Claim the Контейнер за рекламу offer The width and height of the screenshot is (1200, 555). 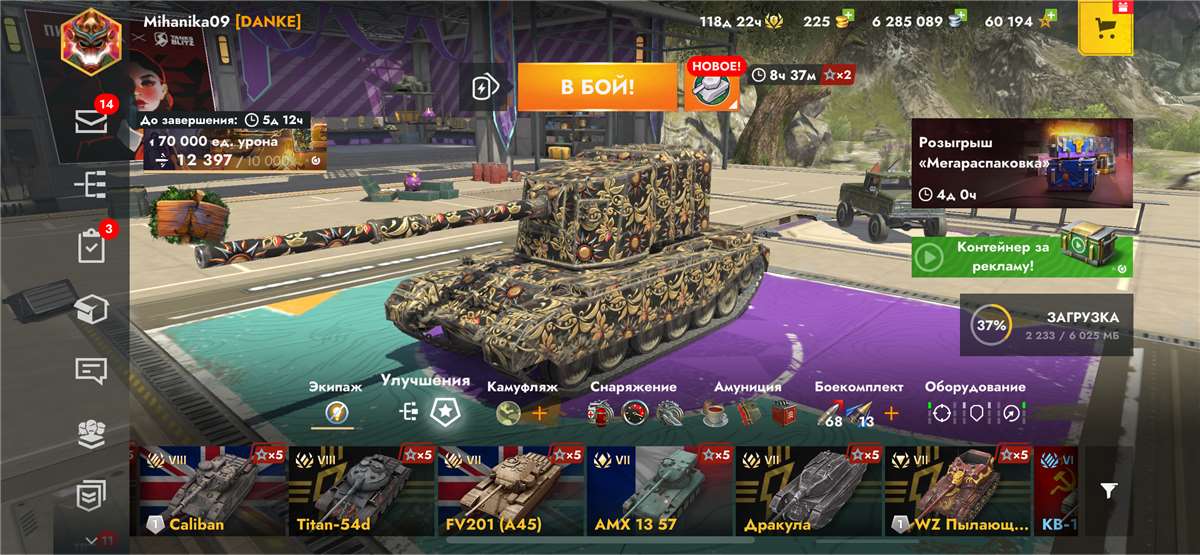click(x=1021, y=257)
